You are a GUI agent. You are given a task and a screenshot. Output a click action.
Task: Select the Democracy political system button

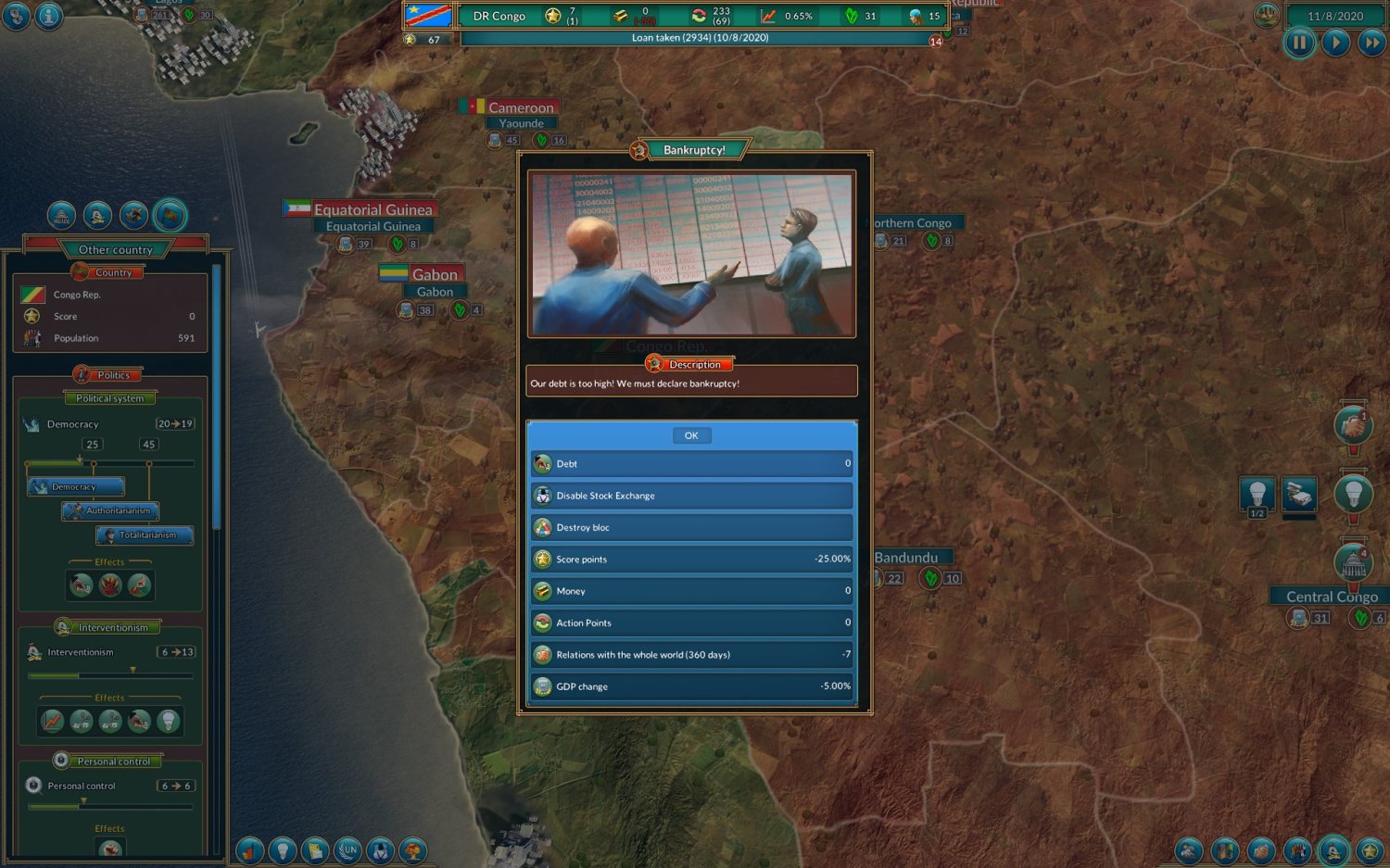pyautogui.click(x=76, y=486)
